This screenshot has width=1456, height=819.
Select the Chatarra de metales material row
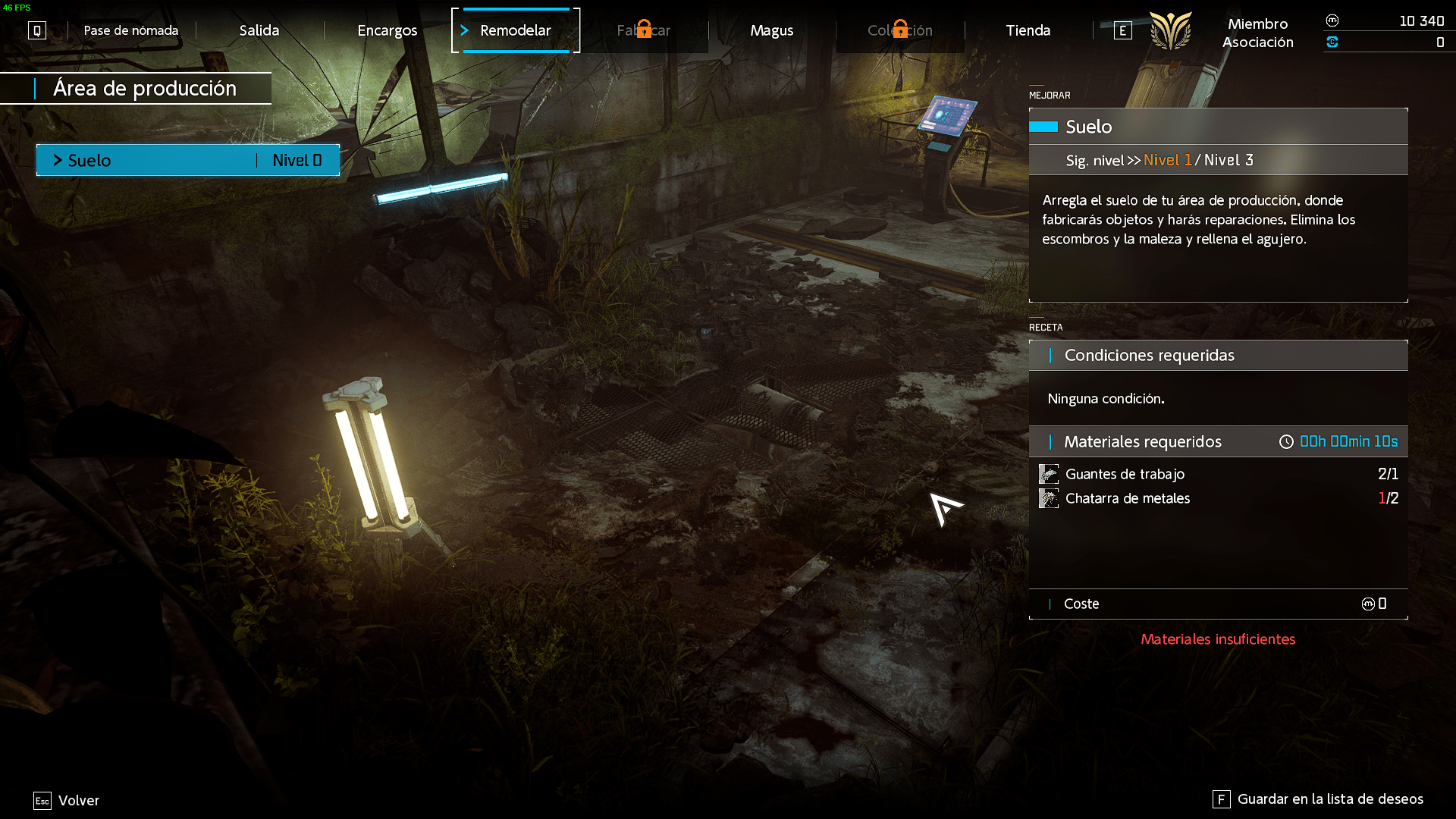point(1218,498)
